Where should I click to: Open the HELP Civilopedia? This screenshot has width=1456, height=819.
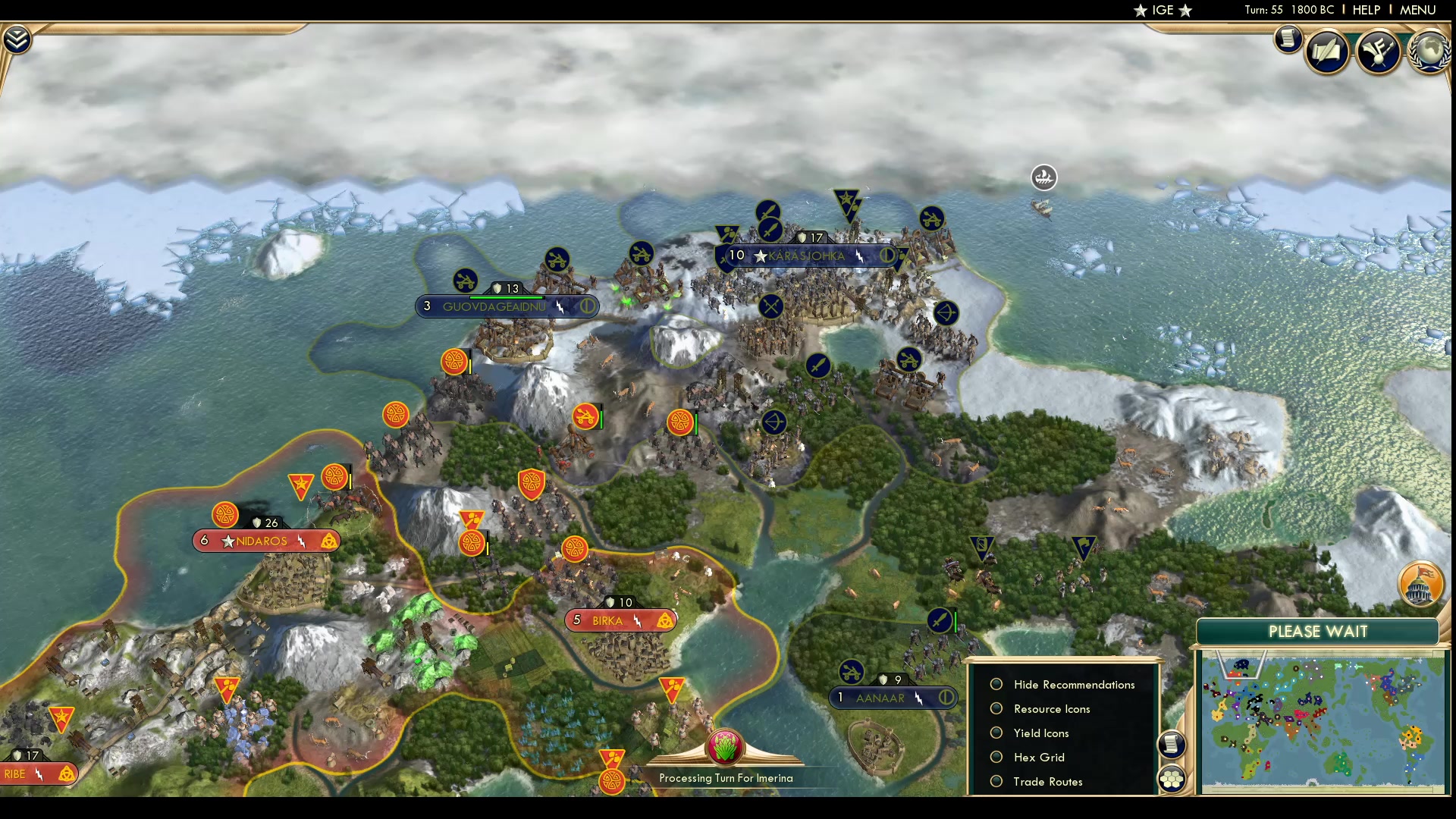click(x=1366, y=10)
